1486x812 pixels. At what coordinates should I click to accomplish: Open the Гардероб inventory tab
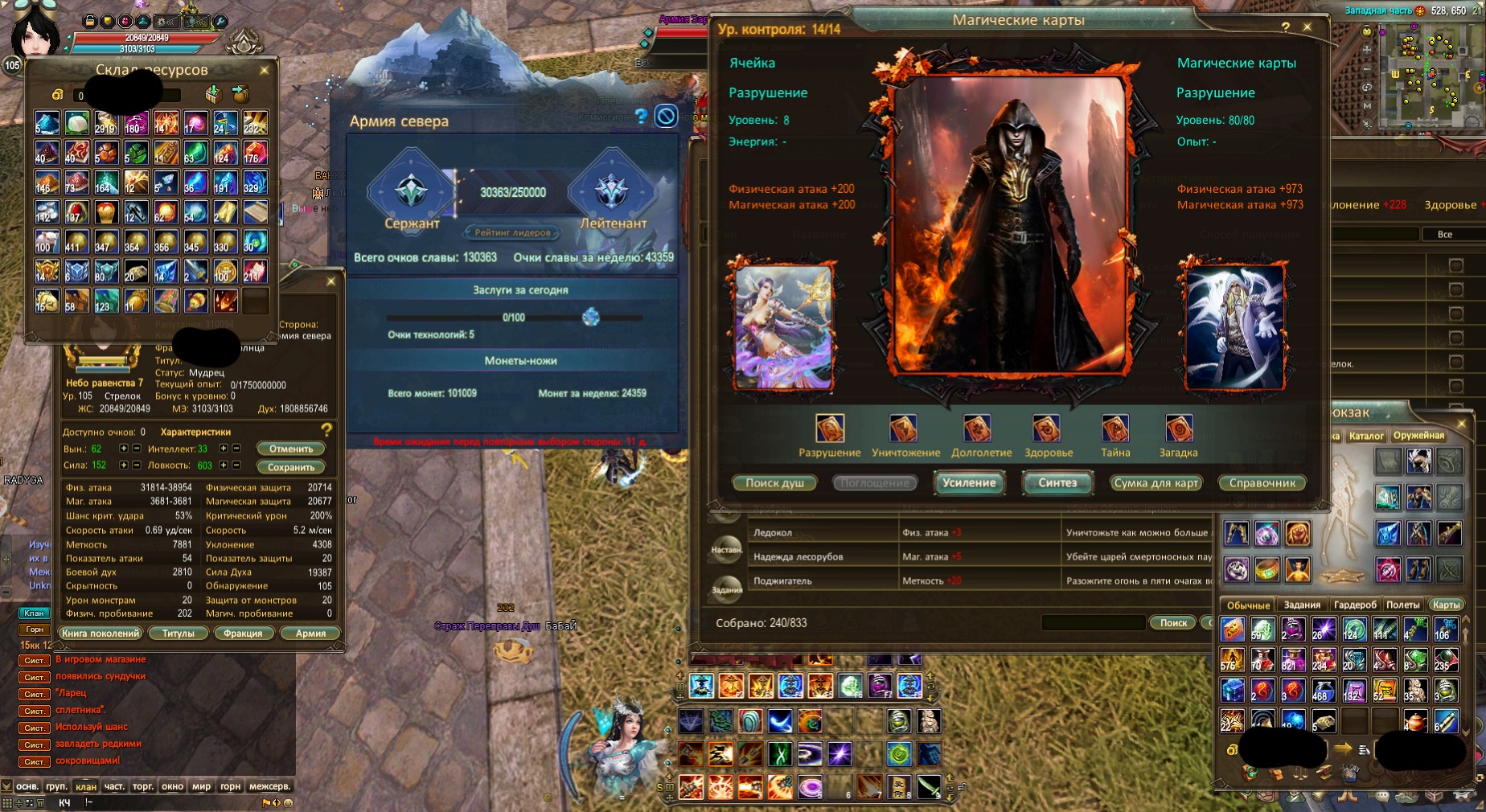click(x=1355, y=605)
